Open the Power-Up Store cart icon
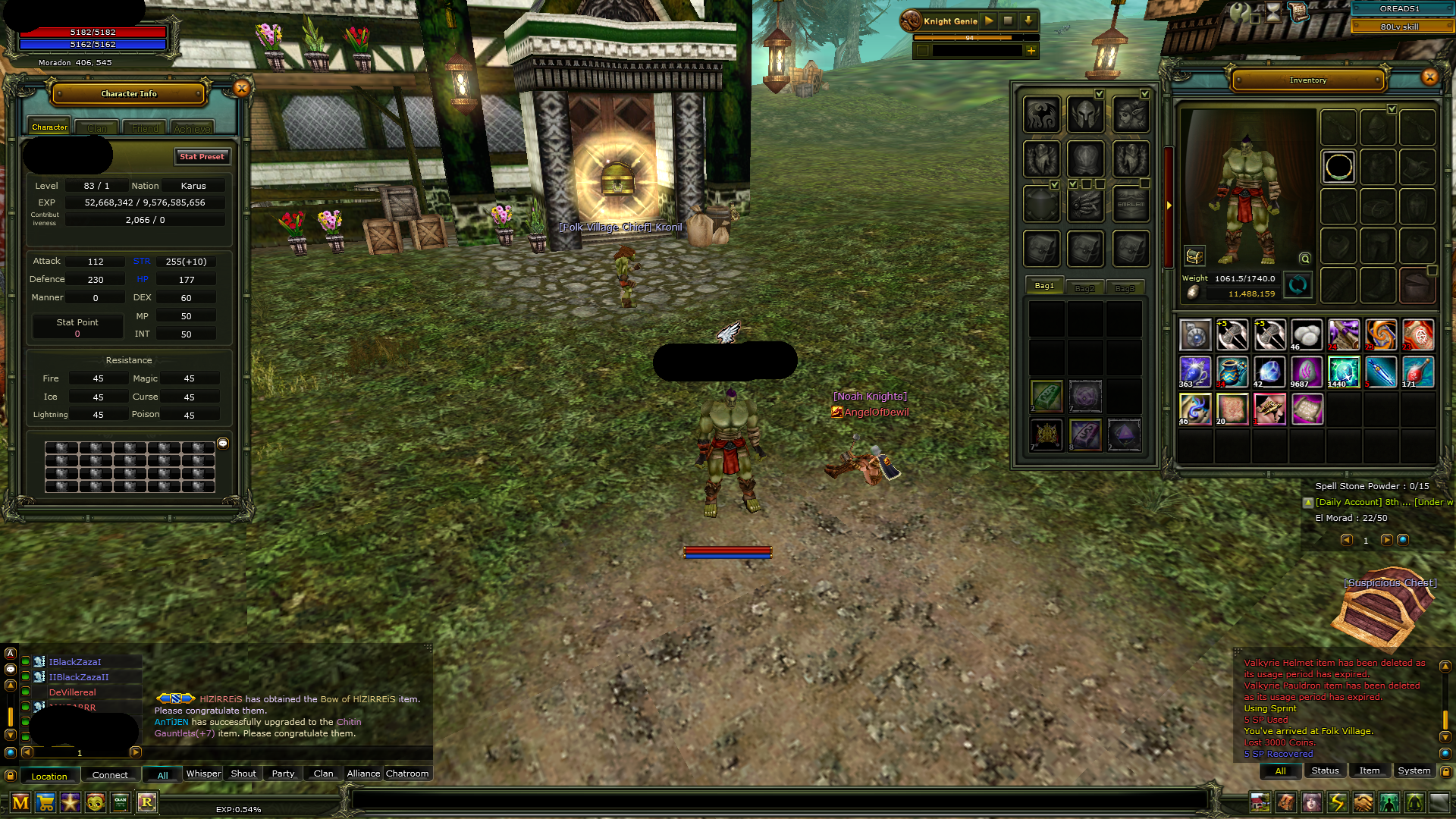 click(45, 802)
